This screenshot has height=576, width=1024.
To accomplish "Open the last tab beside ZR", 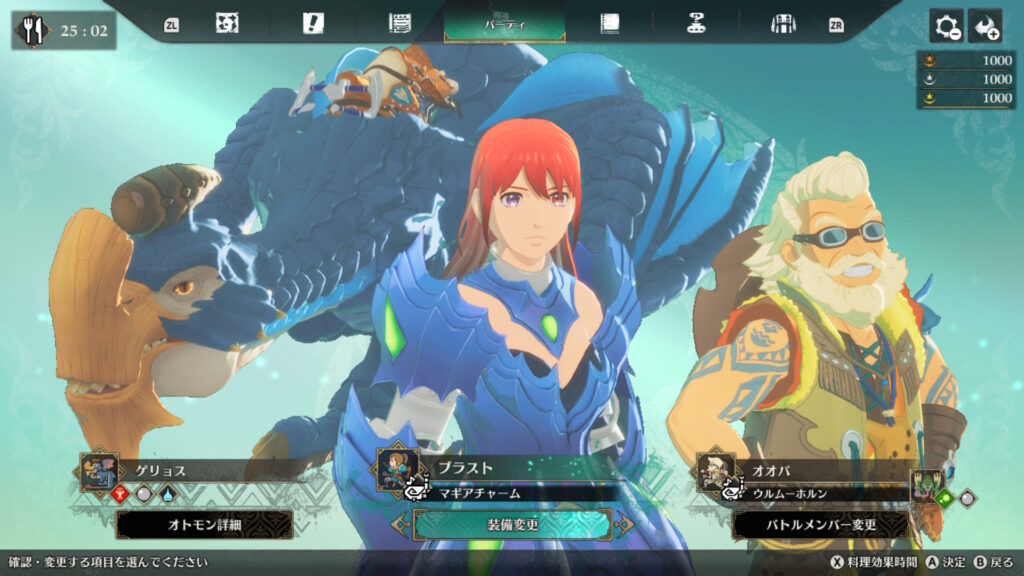I will (782, 24).
